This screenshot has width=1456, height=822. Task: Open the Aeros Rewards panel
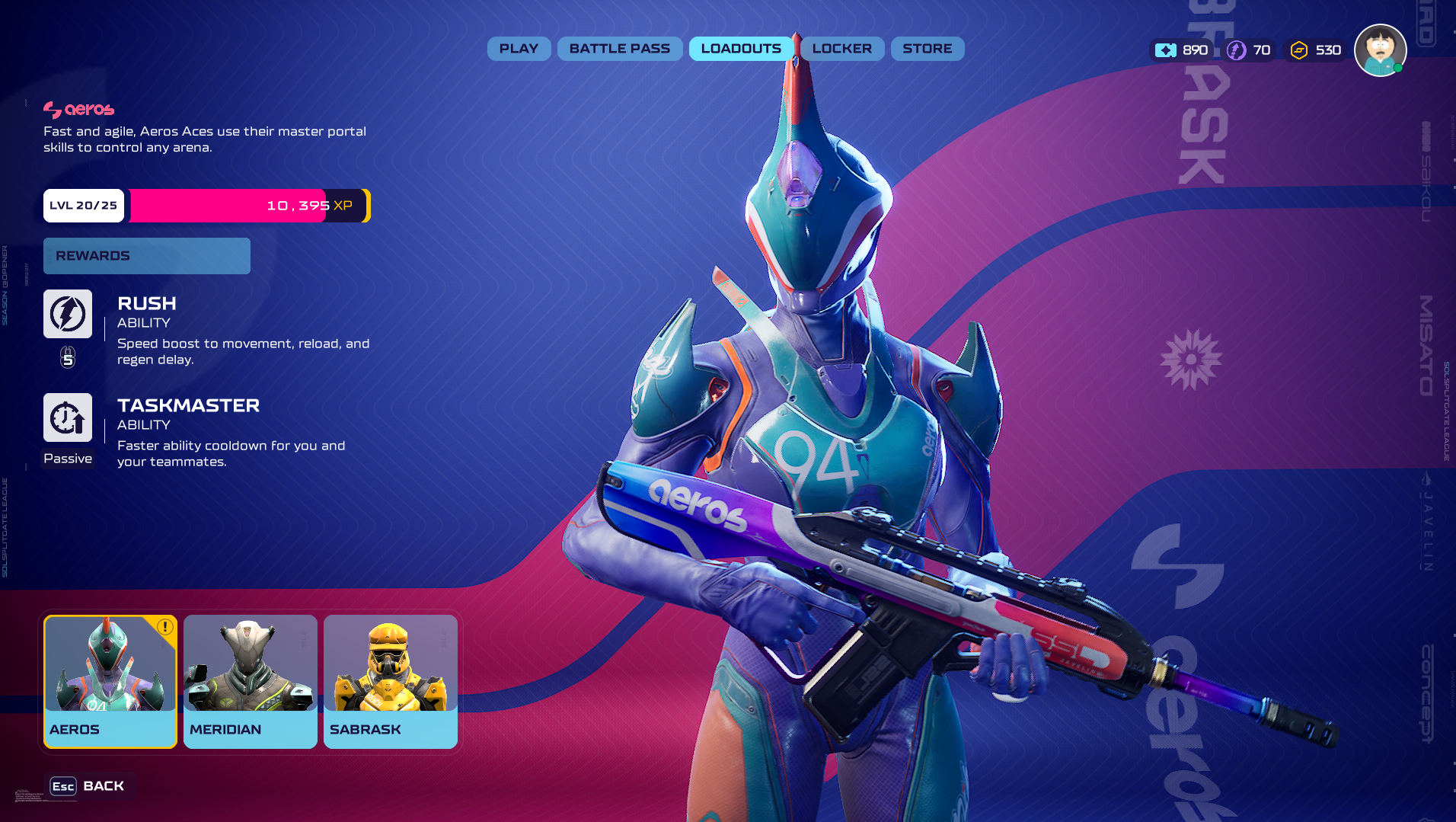coord(146,256)
